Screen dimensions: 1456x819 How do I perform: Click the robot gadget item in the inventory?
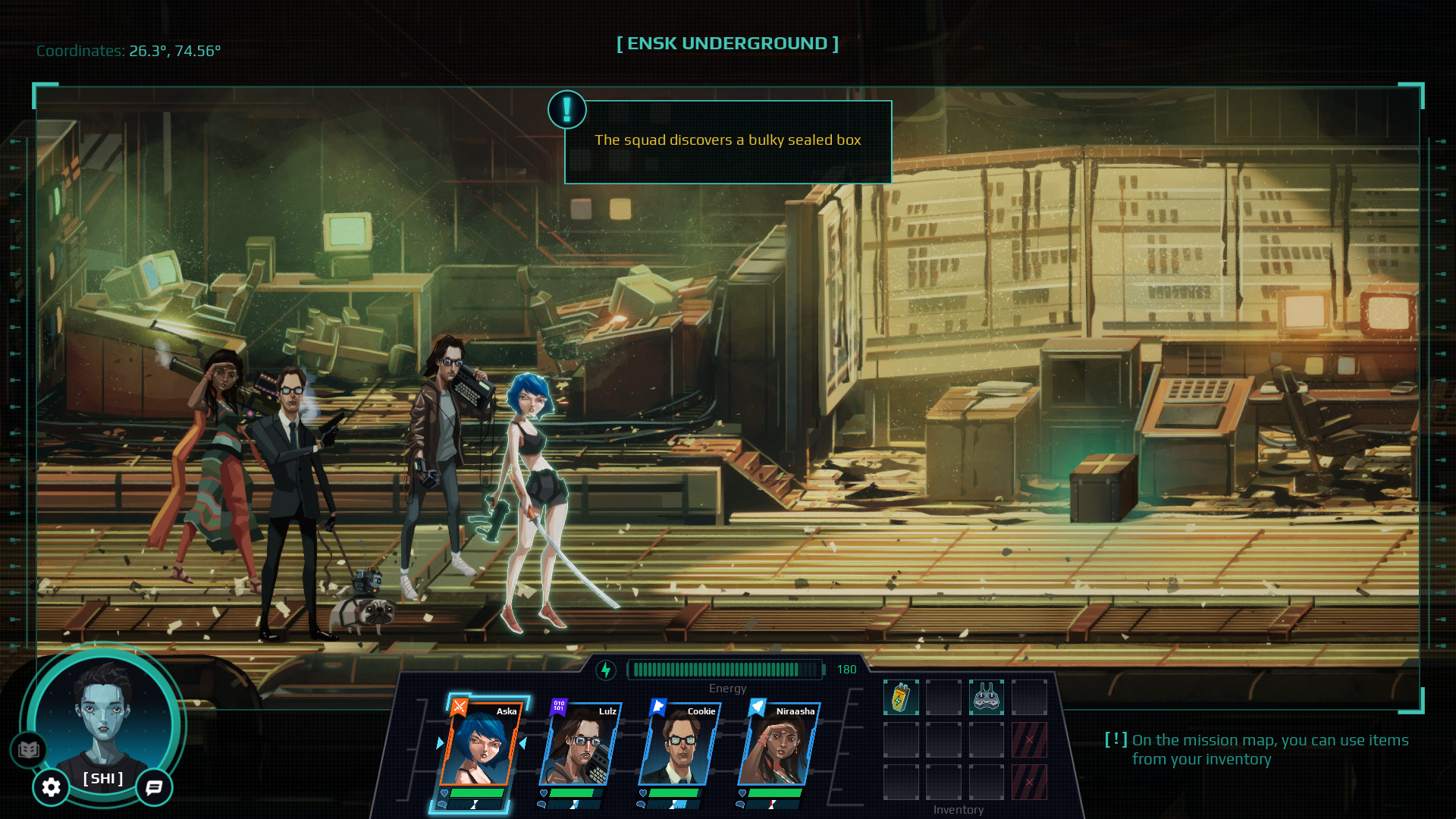[x=987, y=695]
